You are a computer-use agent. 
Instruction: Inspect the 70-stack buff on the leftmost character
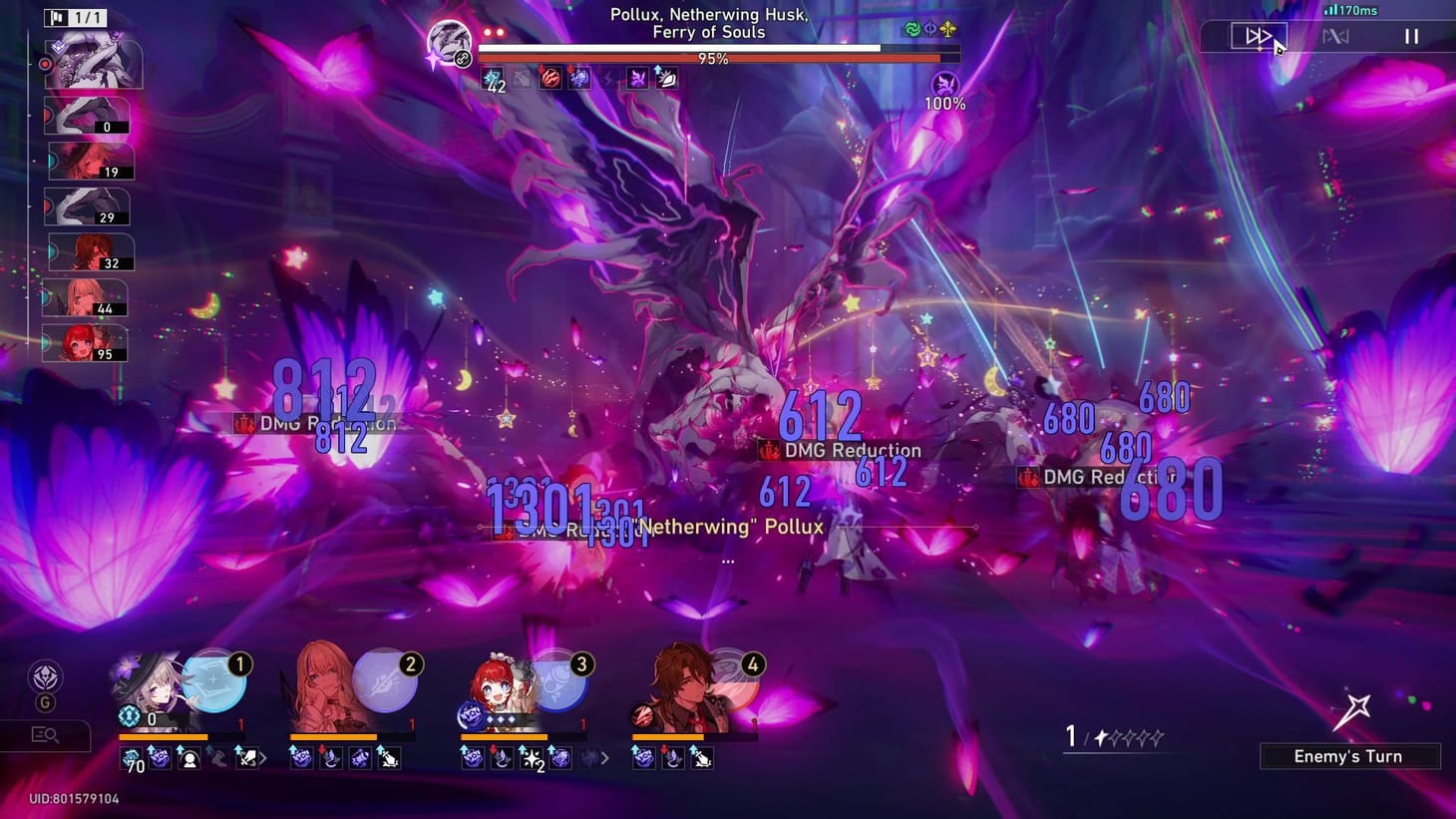pyautogui.click(x=130, y=760)
